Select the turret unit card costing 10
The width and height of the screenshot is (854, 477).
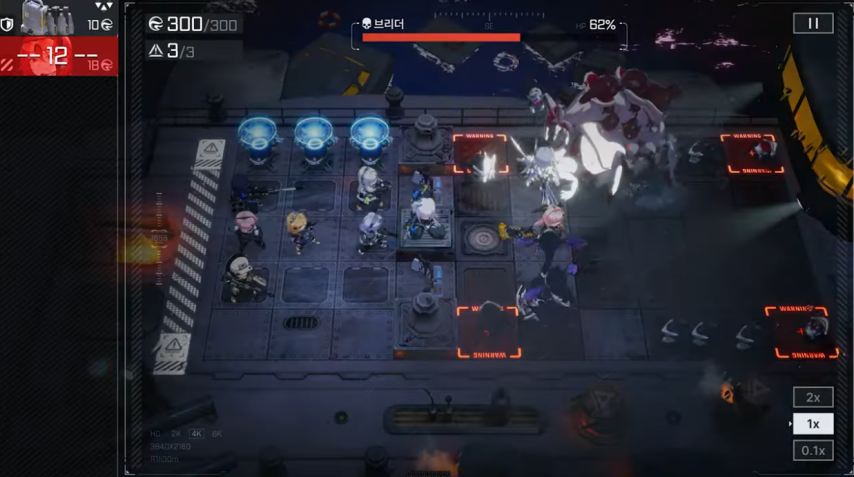[x=58, y=17]
